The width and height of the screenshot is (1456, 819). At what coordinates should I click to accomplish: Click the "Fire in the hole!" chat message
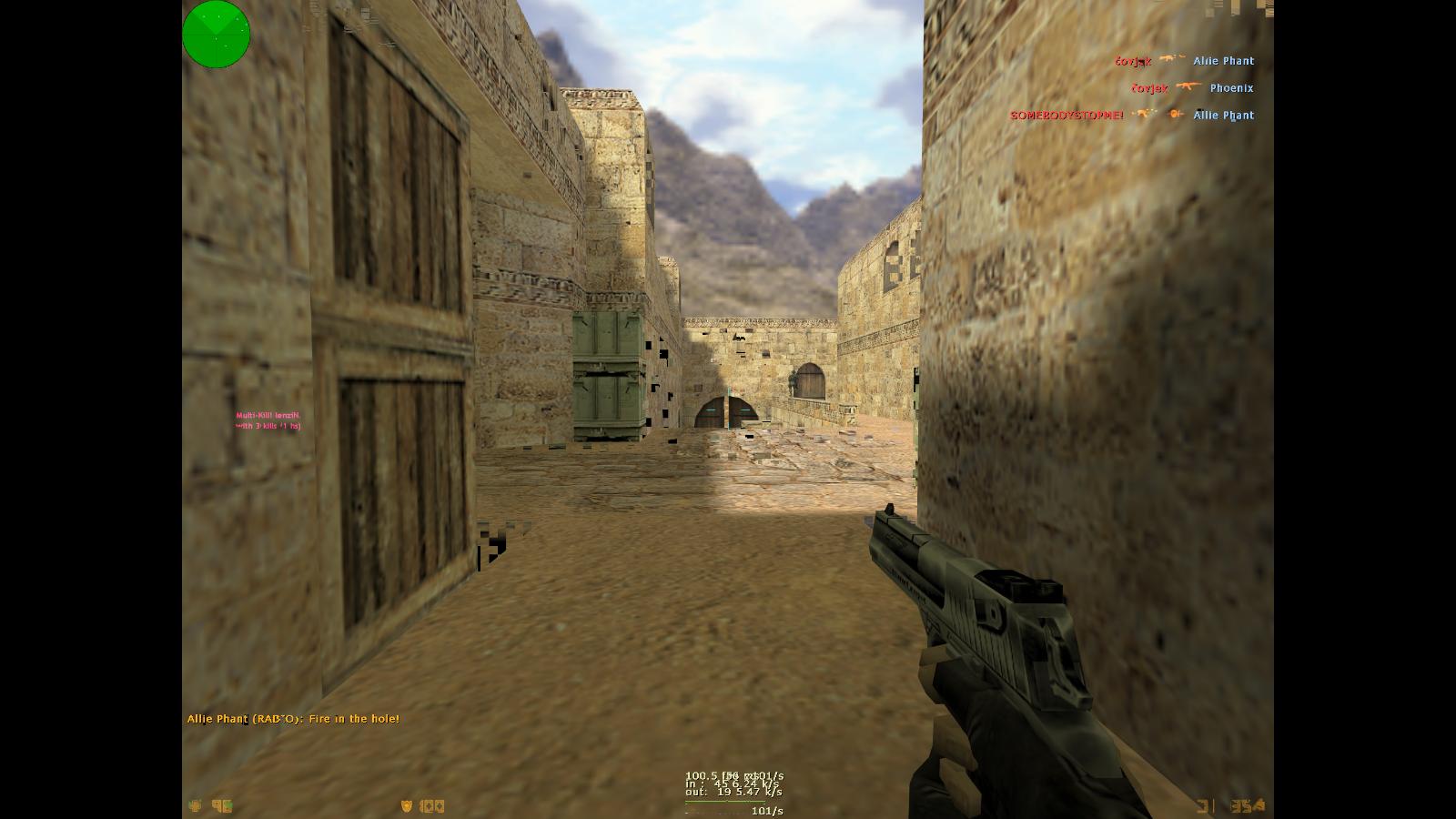[x=293, y=719]
